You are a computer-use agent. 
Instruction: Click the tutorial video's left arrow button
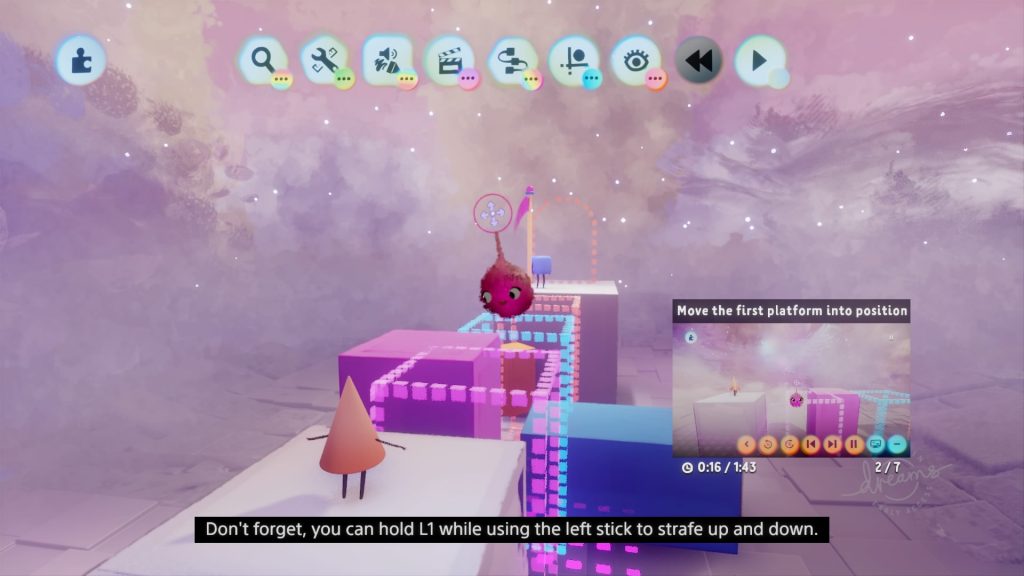[x=747, y=444]
